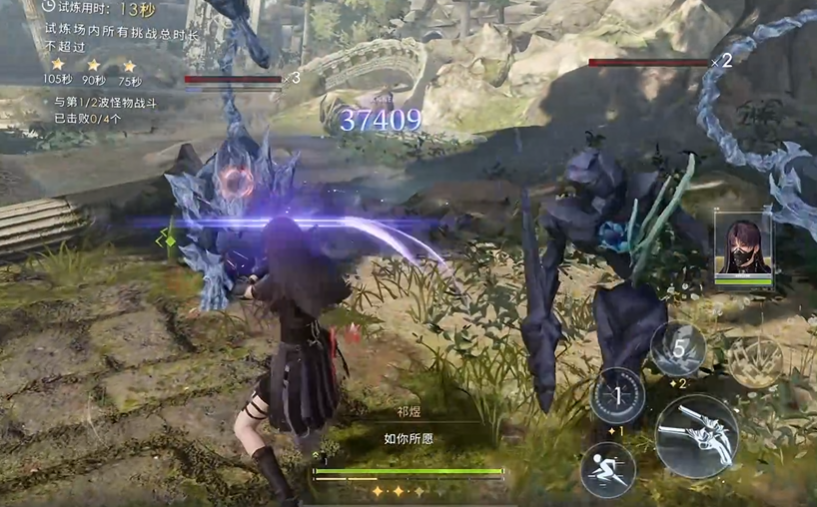Screen dimensions: 817x507
Task: Activate the dodge sprint running-figure button
Action: pyautogui.click(x=608, y=470)
